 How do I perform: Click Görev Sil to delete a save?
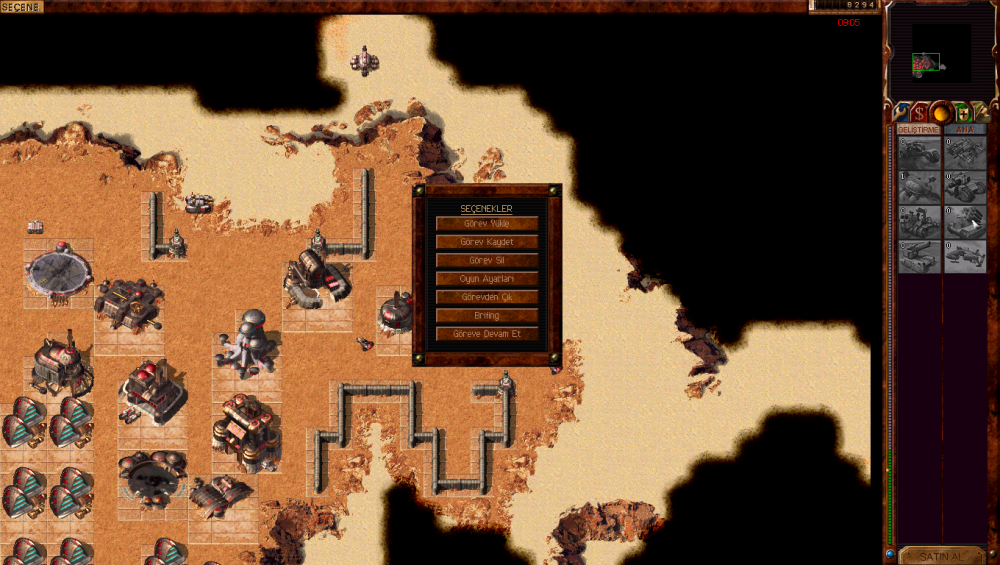[487, 260]
